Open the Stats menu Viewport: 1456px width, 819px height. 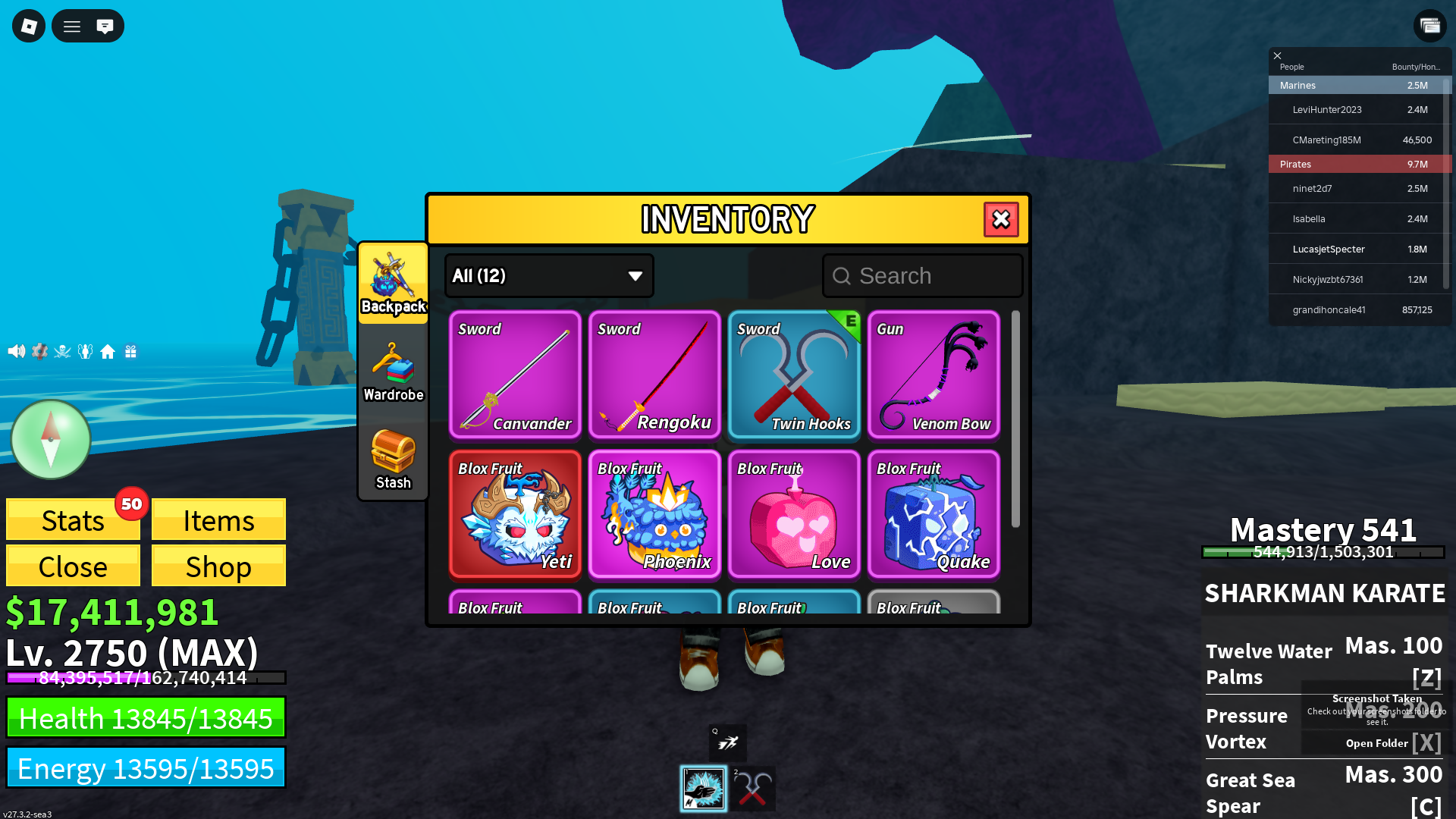73,520
